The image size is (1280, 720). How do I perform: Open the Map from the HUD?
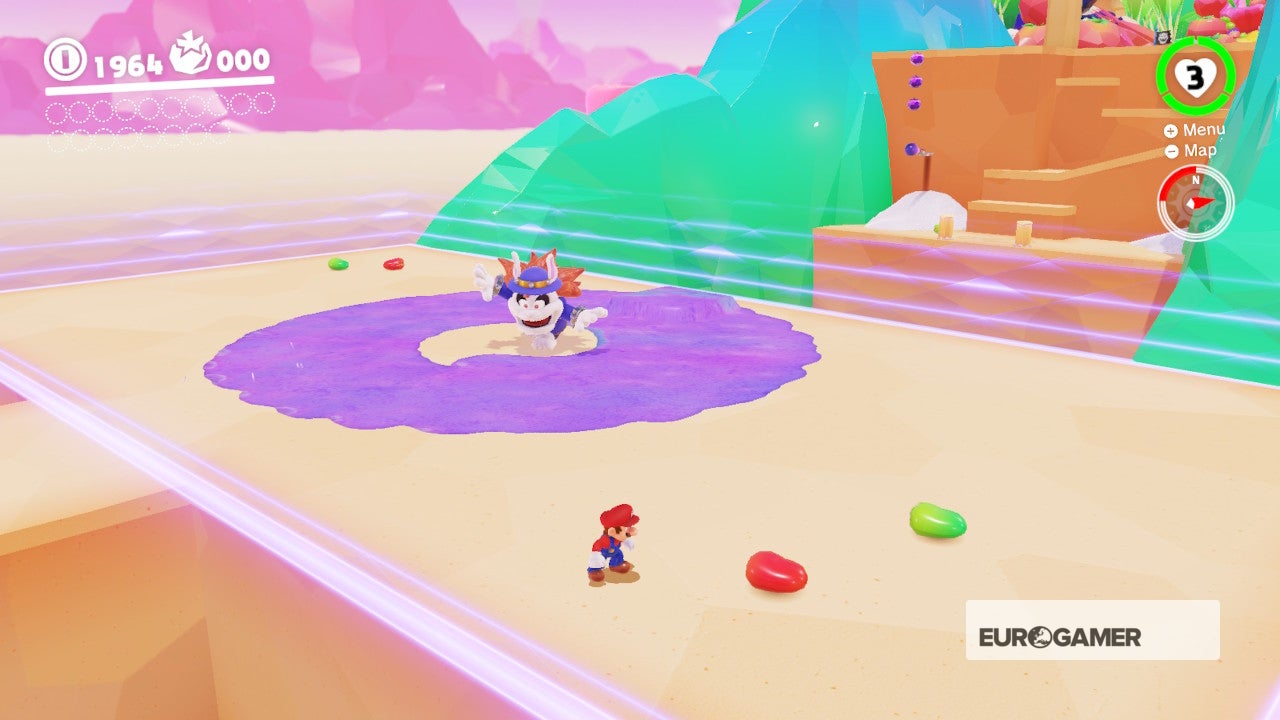pos(1203,150)
